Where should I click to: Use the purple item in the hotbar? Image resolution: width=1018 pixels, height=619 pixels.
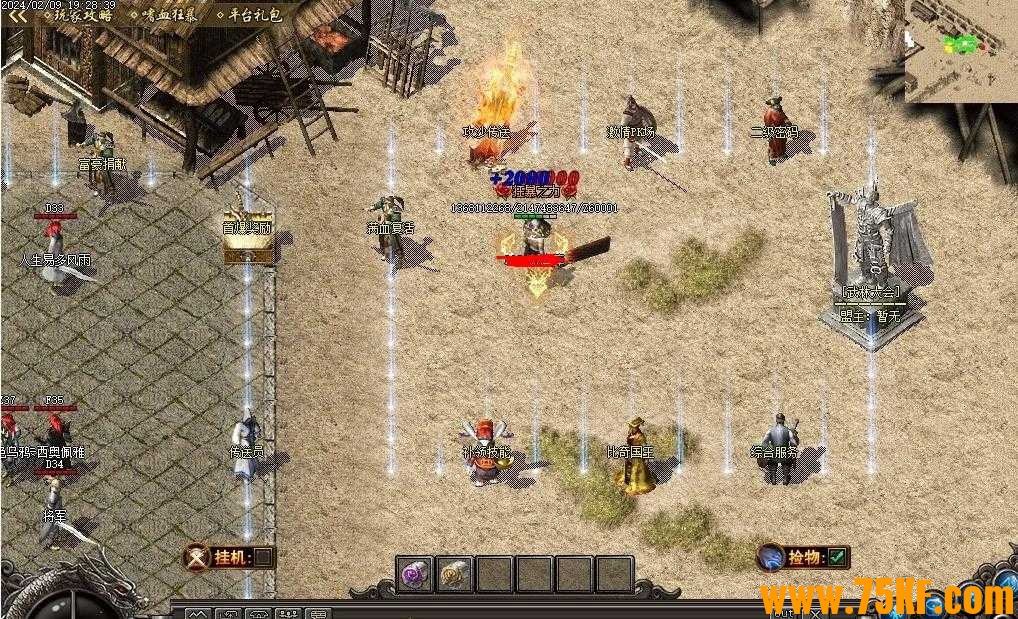click(415, 574)
